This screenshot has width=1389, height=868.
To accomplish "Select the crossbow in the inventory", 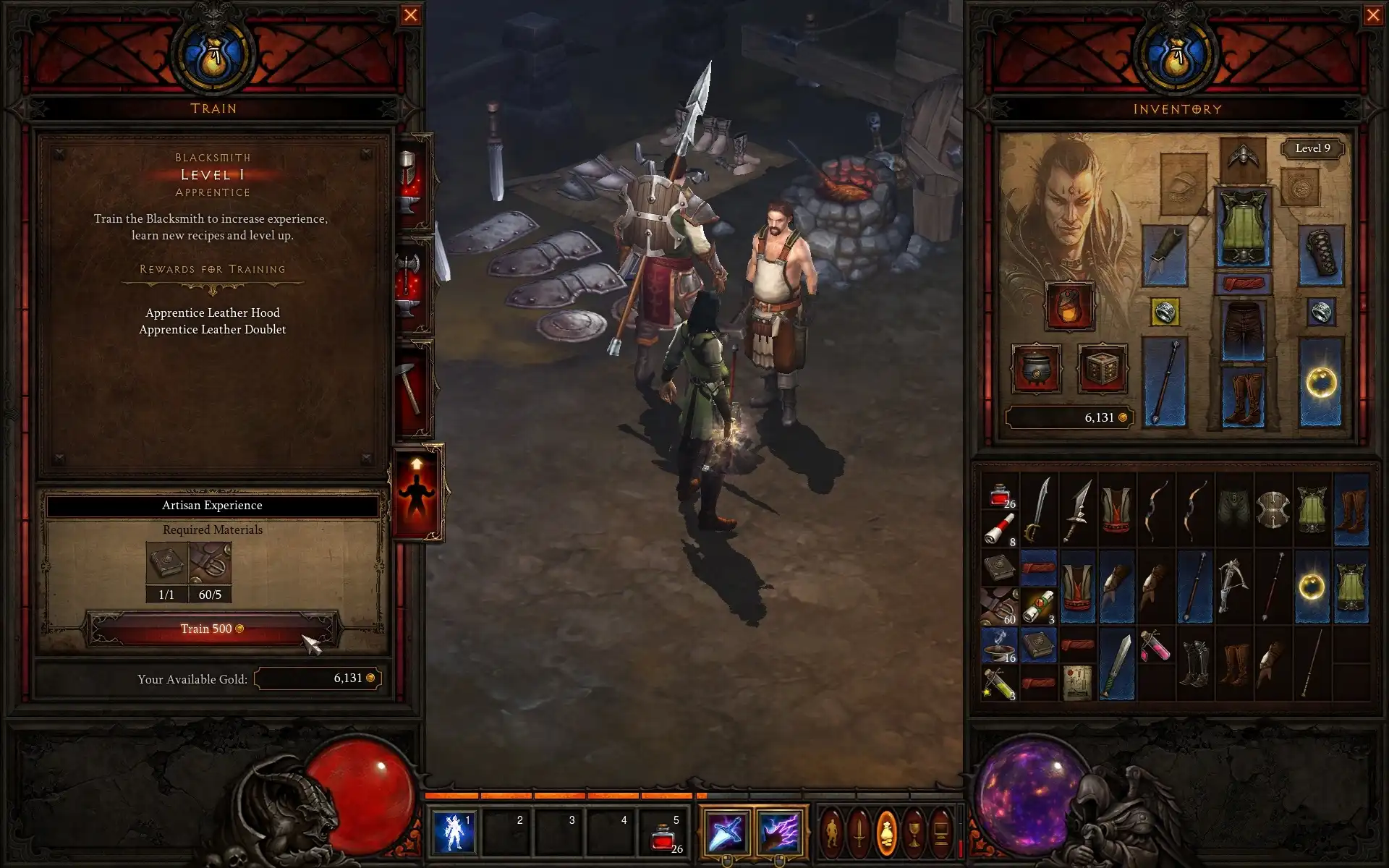I will pyautogui.click(x=1233, y=586).
